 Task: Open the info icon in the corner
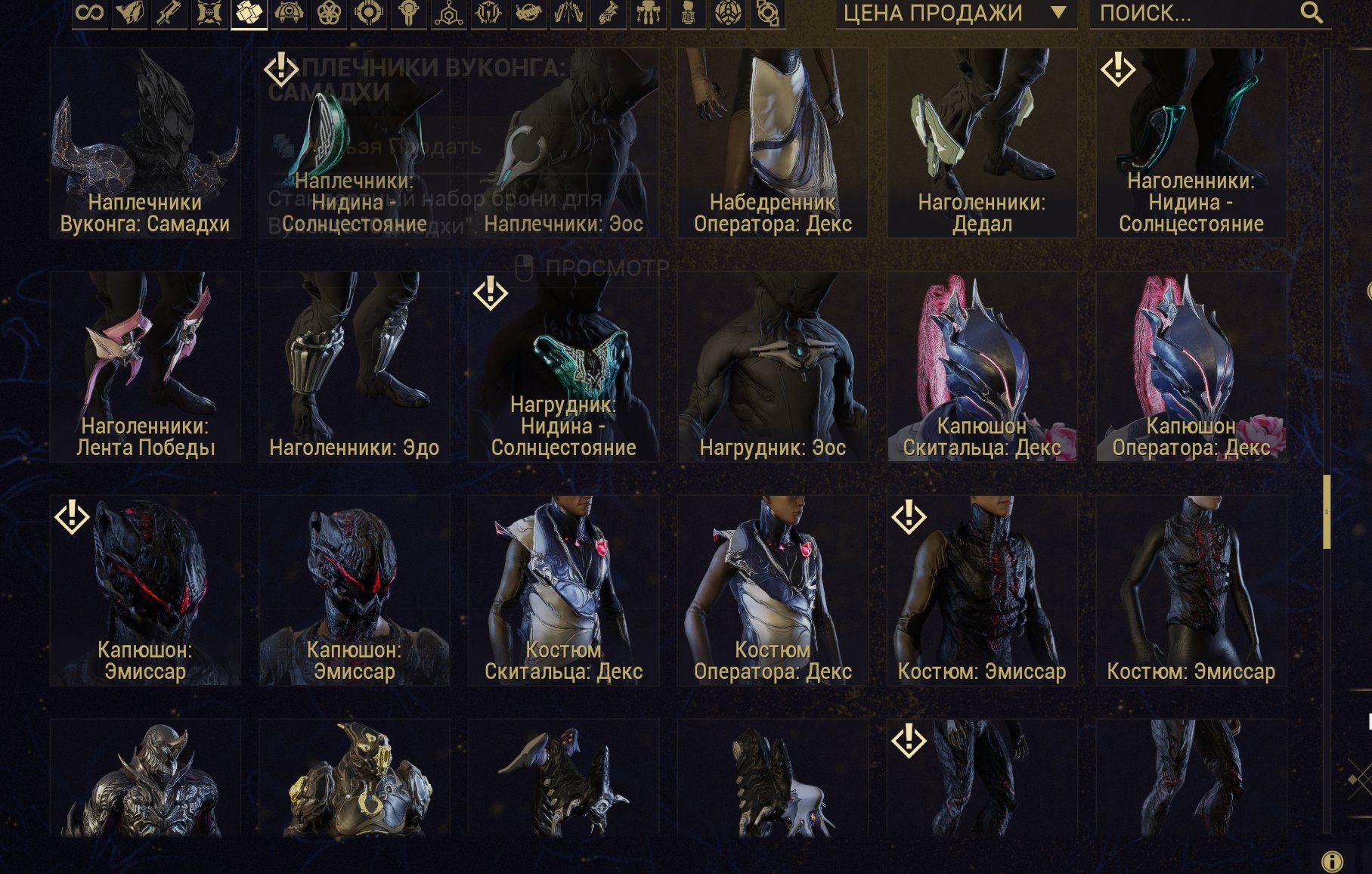point(1332,861)
